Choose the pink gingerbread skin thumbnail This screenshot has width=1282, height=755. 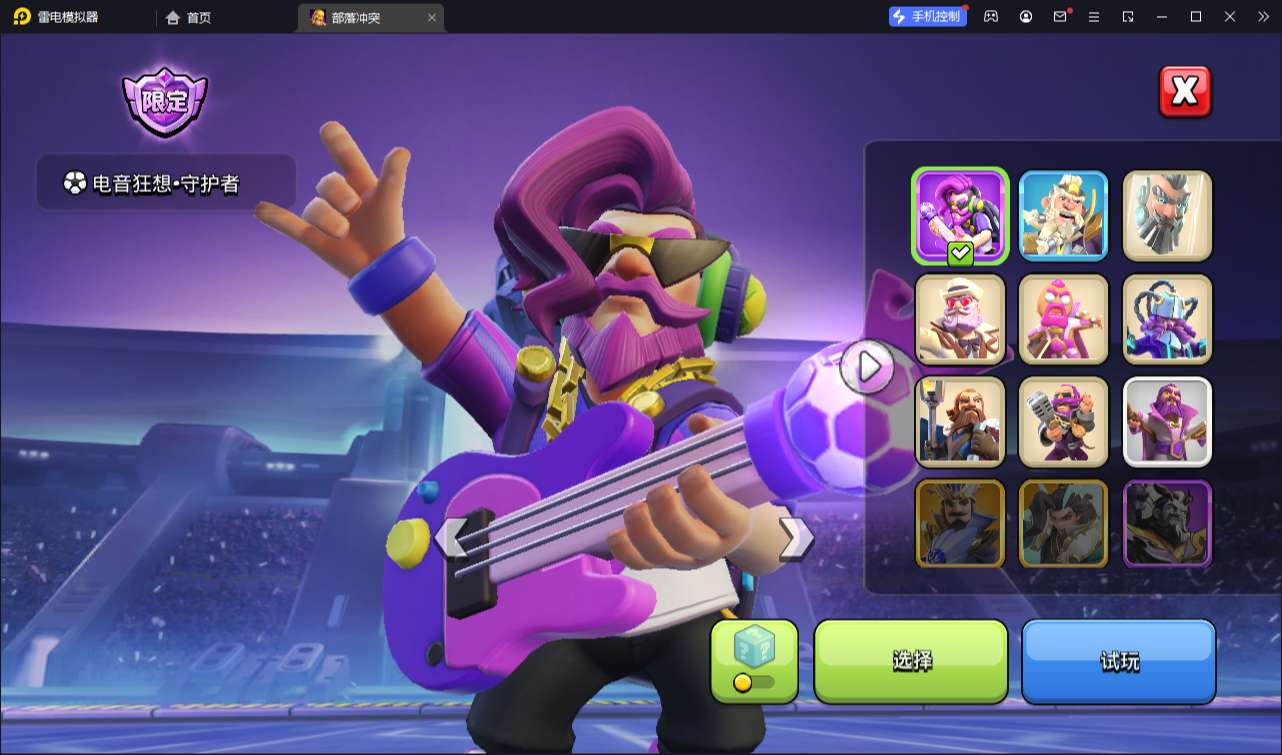1063,318
